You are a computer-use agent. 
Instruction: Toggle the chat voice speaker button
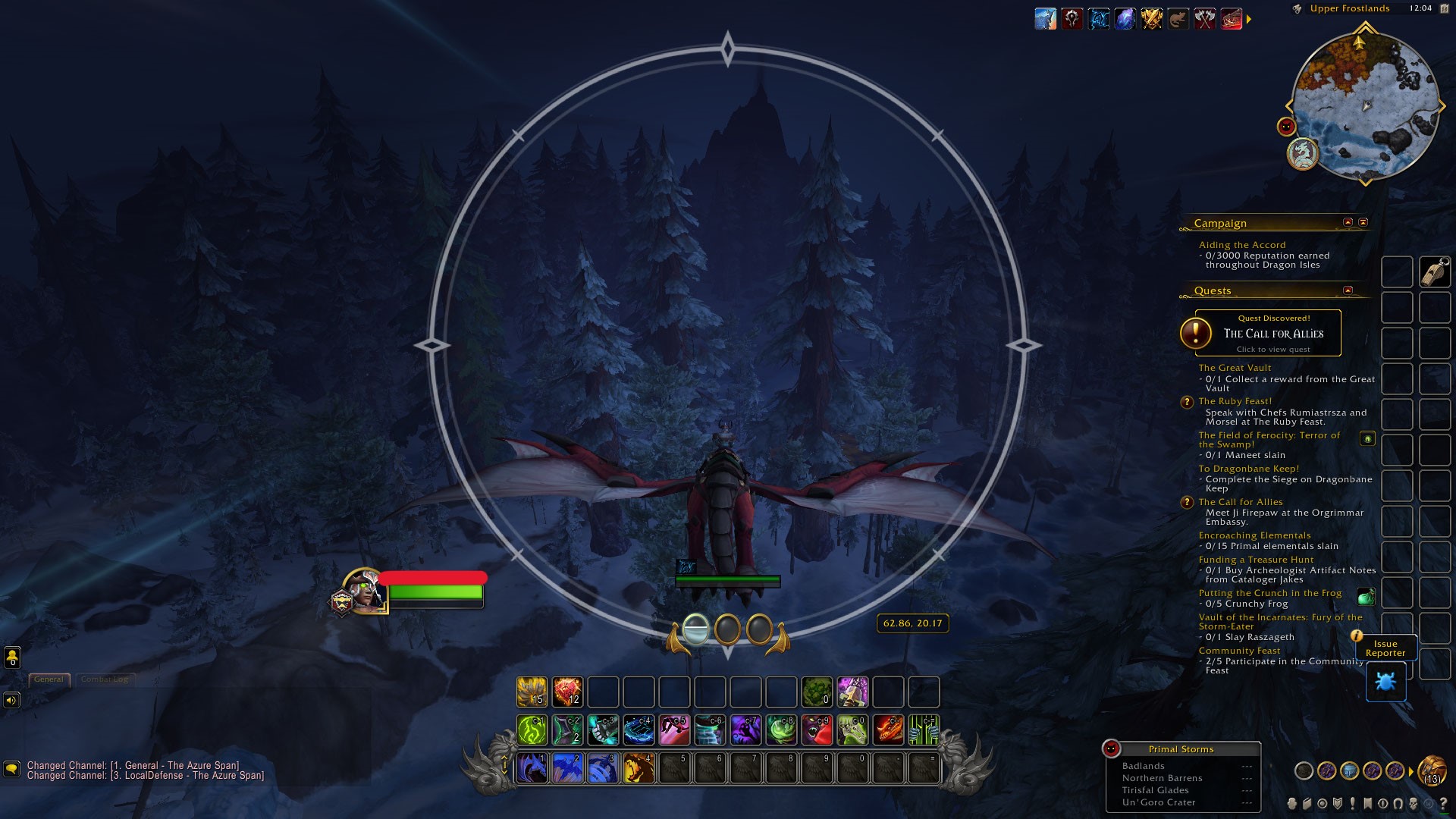pyautogui.click(x=11, y=700)
